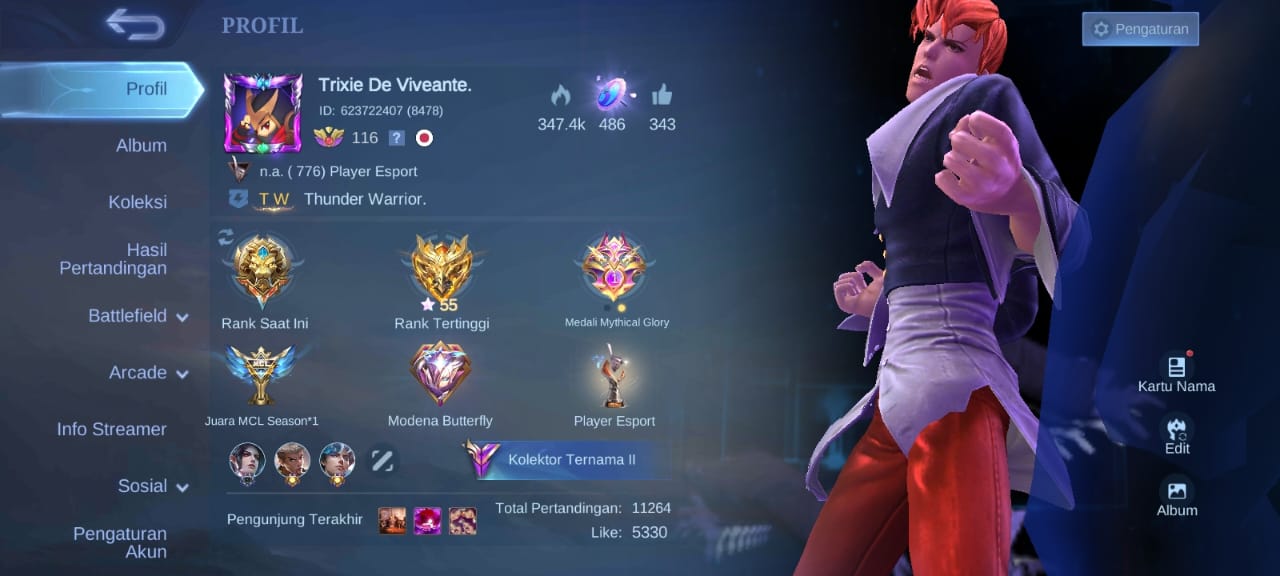The width and height of the screenshot is (1280, 576).
Task: Select the player avatar portrait
Action: (x=263, y=113)
